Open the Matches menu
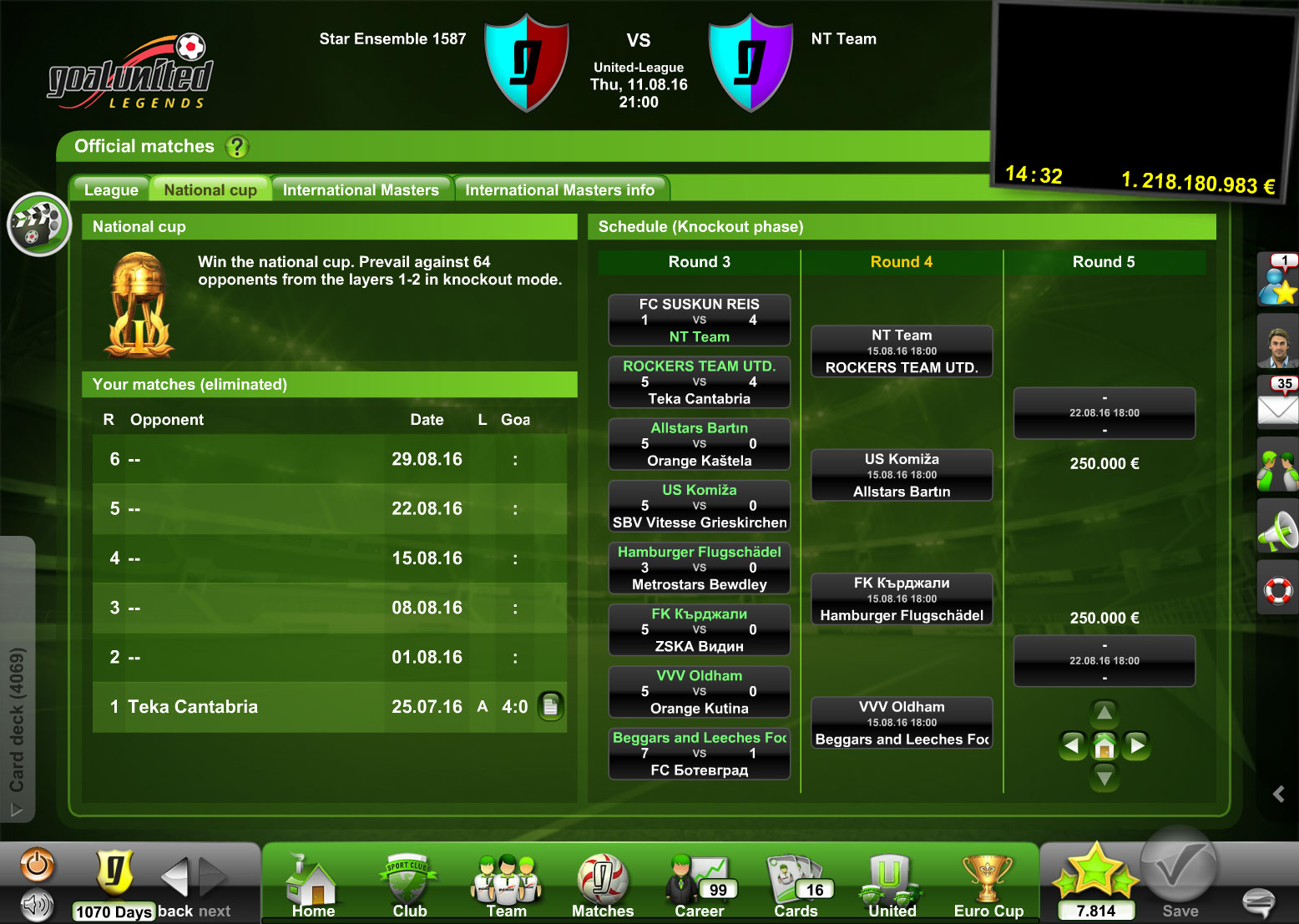The width and height of the screenshot is (1299, 924). (x=602, y=886)
